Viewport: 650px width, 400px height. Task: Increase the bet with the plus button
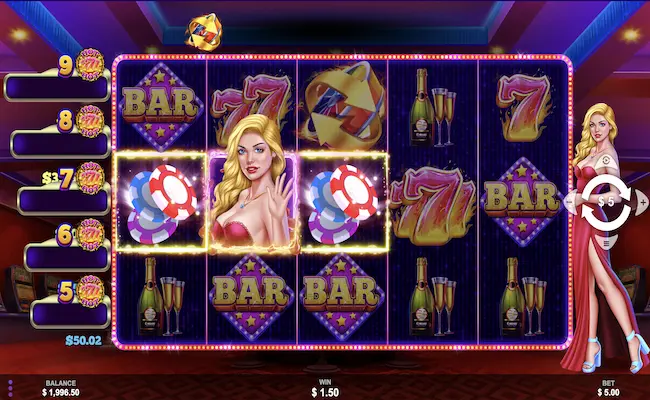coord(643,201)
